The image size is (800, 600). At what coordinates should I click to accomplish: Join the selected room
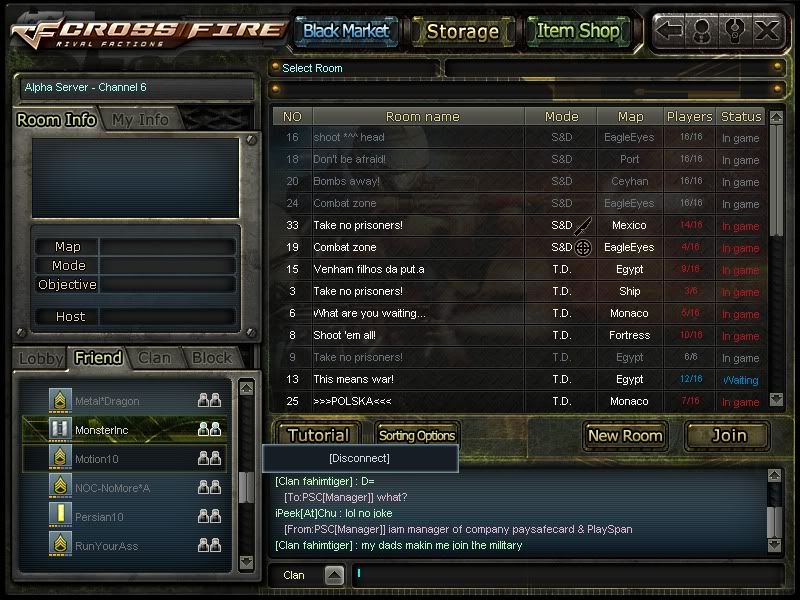tap(728, 435)
